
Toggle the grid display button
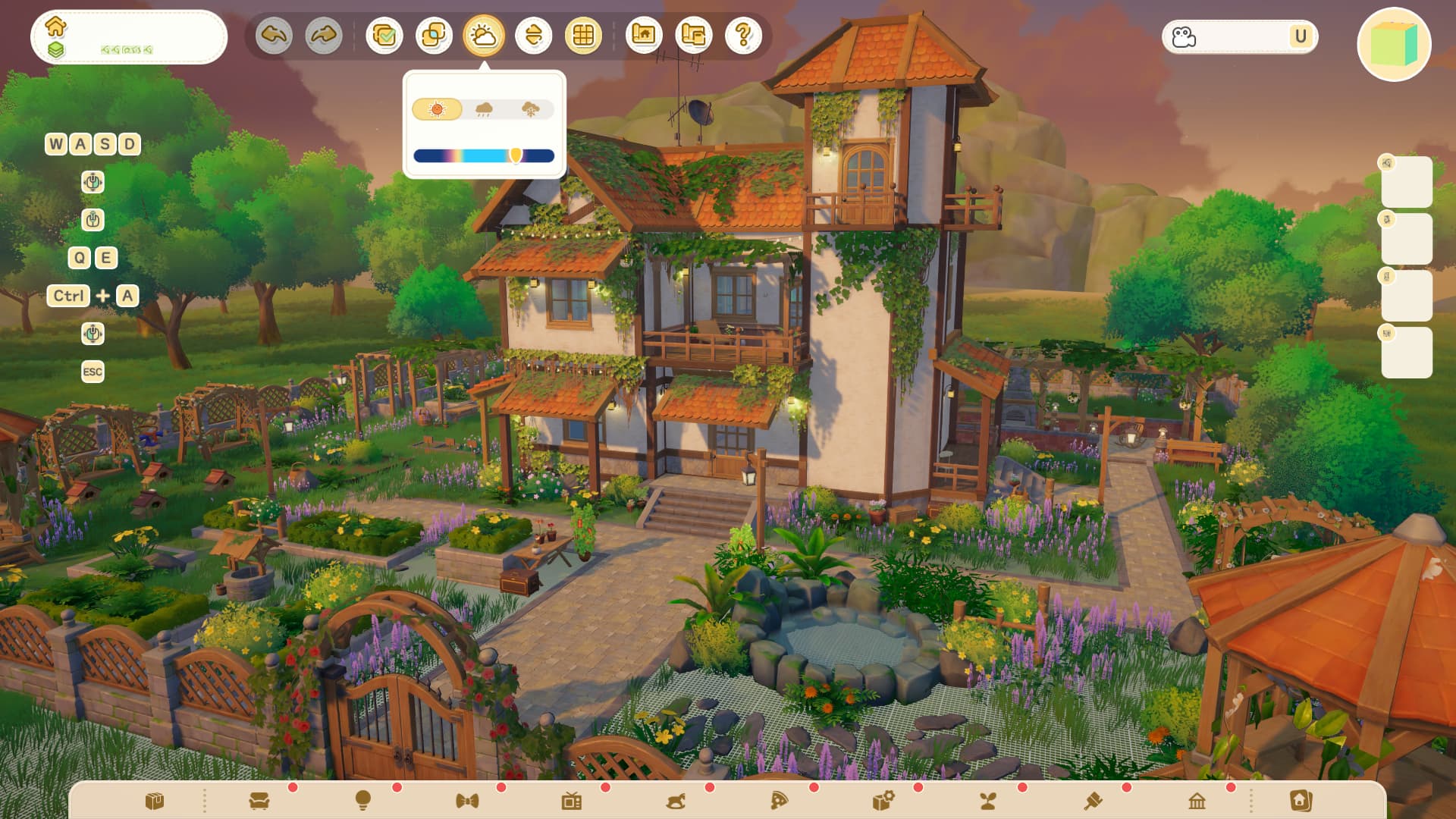pyautogui.click(x=583, y=36)
